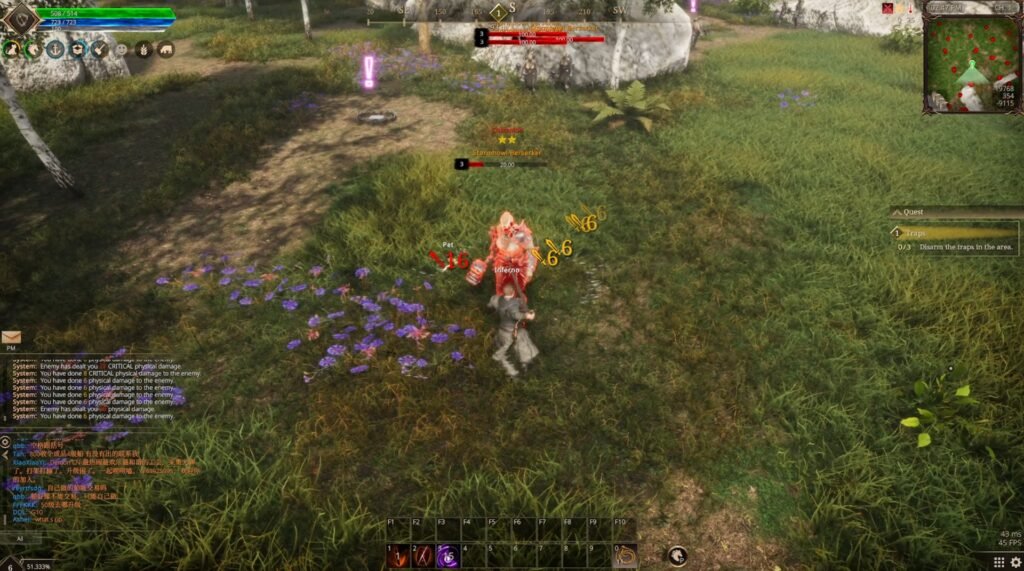1024x571 pixels.
Task: Cast the purple vortex skill on the hotbar
Action: pos(447,555)
